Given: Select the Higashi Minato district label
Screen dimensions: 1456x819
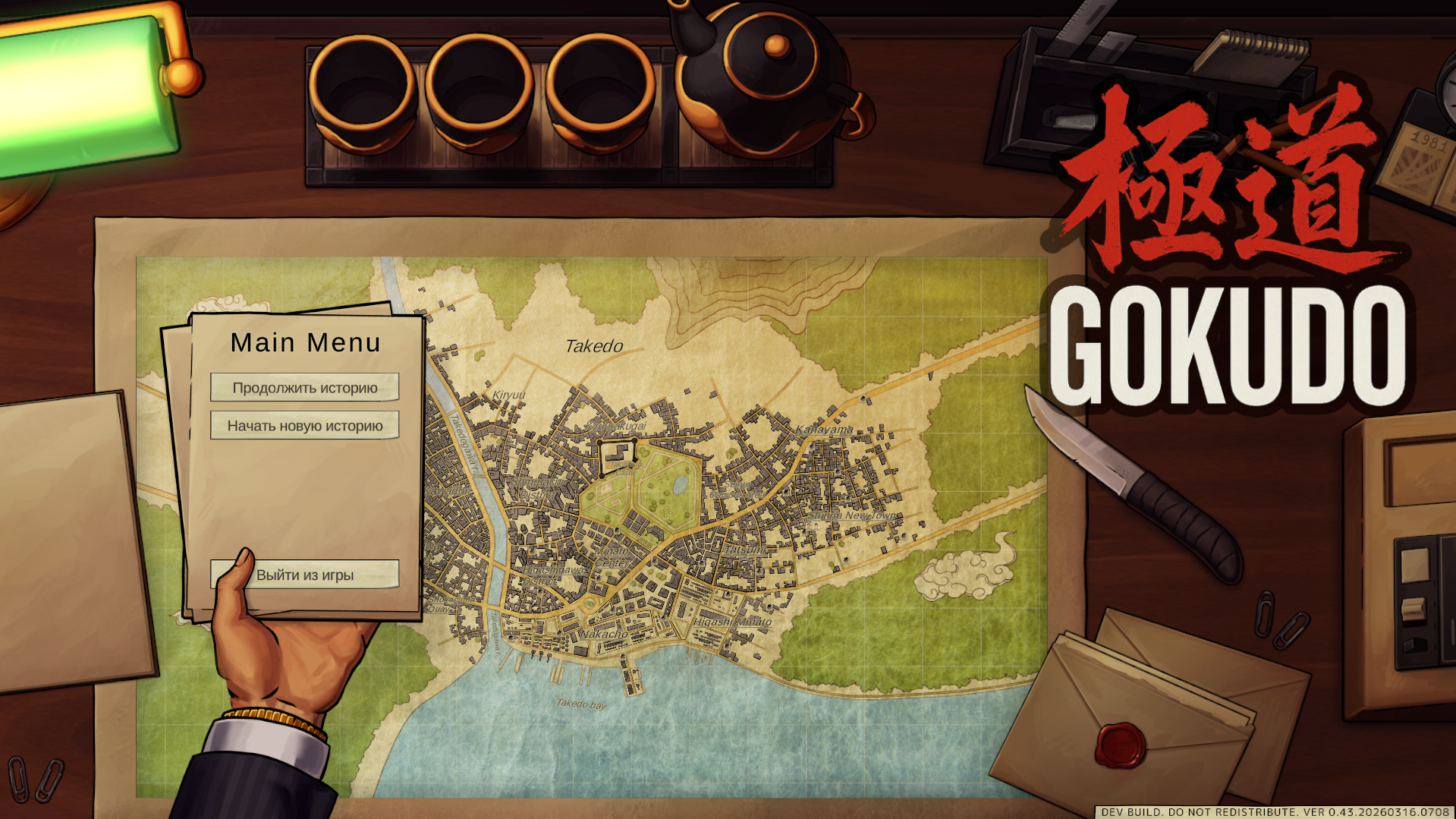Looking at the screenshot, I should (733, 622).
